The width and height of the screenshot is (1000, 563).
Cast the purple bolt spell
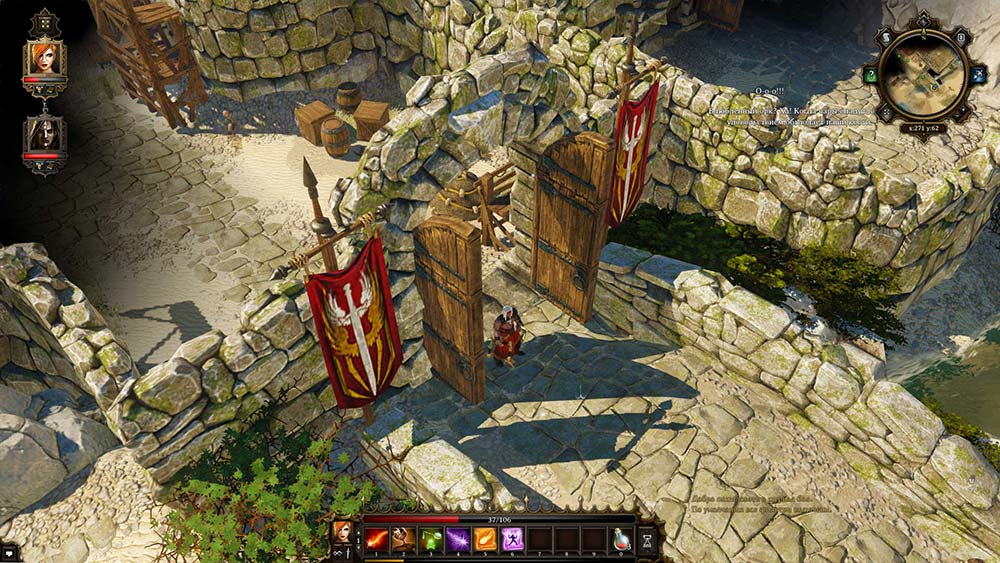coord(457,539)
